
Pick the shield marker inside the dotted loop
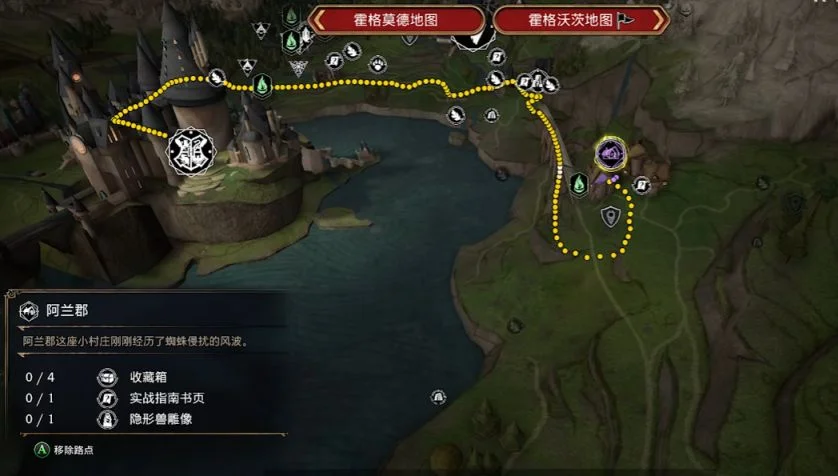click(x=610, y=215)
